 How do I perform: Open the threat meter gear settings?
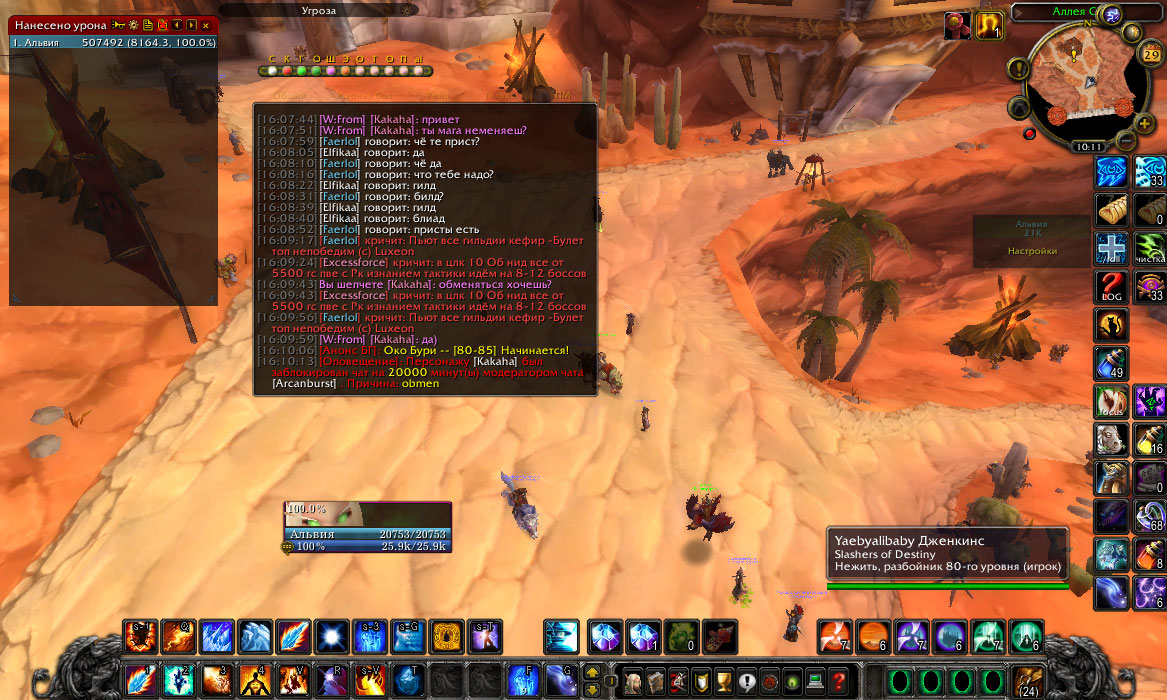pyautogui.click(x=405, y=10)
